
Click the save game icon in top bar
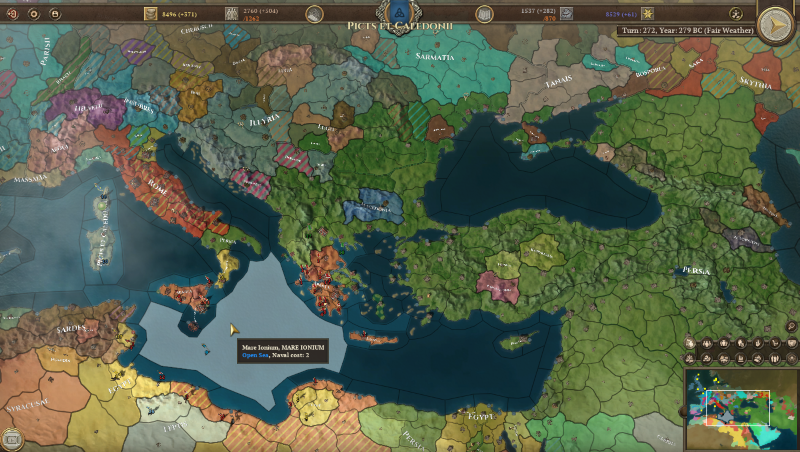54,14
